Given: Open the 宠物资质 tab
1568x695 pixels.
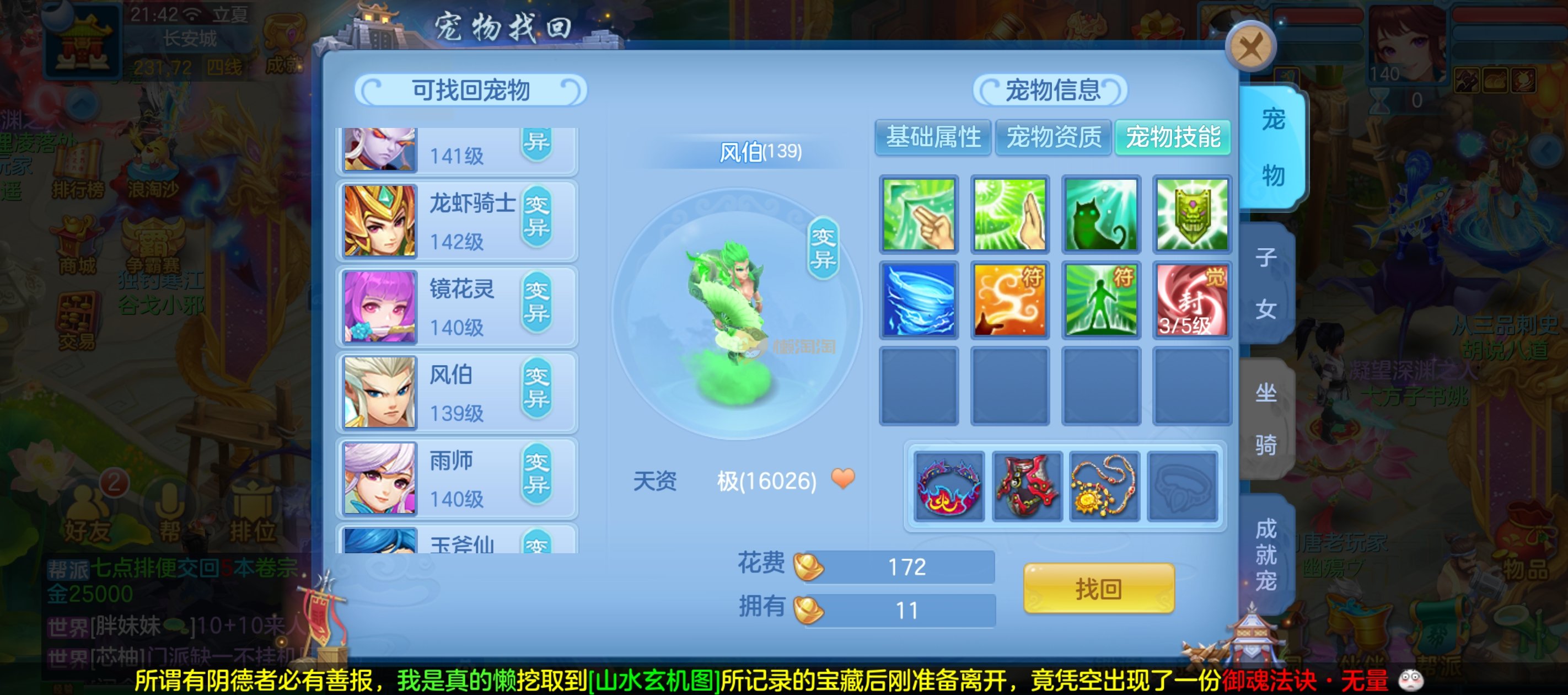Looking at the screenshot, I should (x=1053, y=137).
